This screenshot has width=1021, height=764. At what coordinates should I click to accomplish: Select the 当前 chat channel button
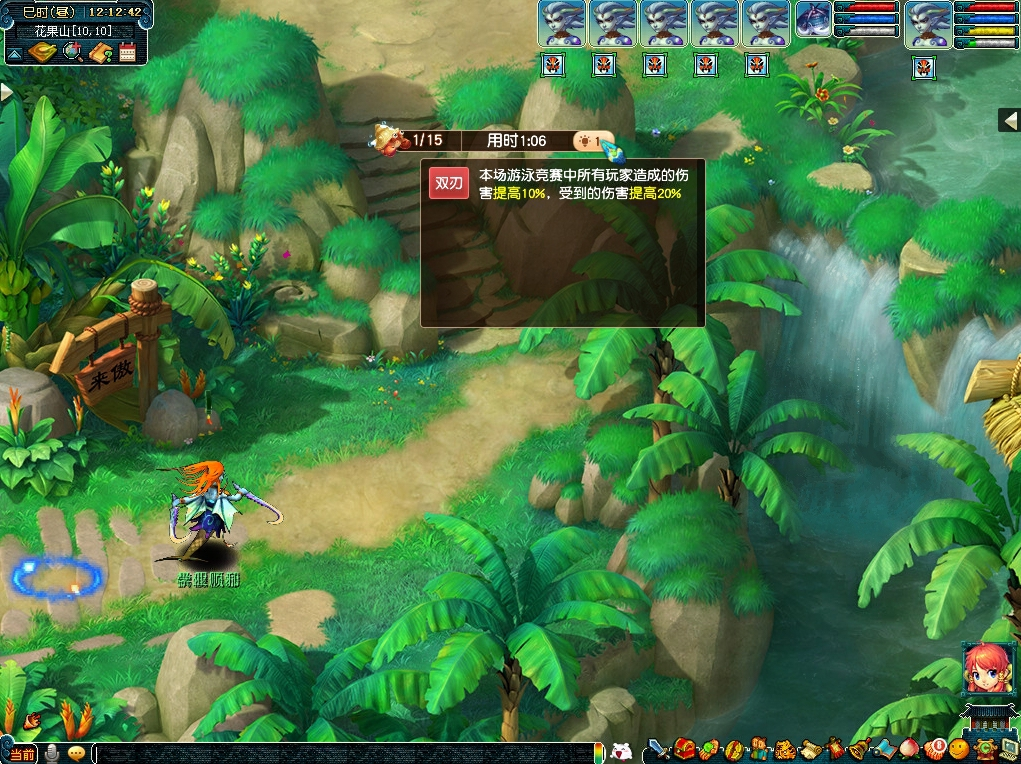click(x=22, y=753)
